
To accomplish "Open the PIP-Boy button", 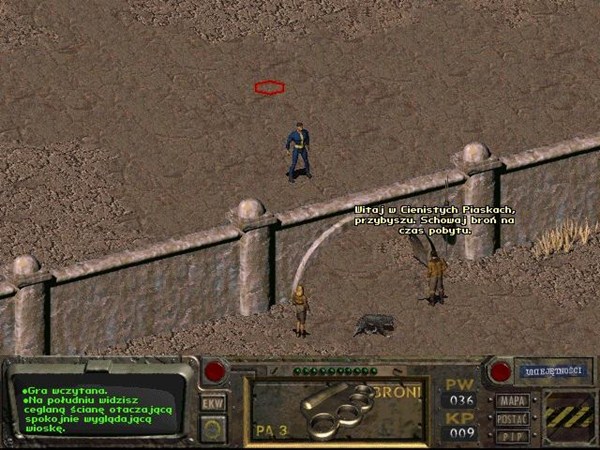I will 512,435.
